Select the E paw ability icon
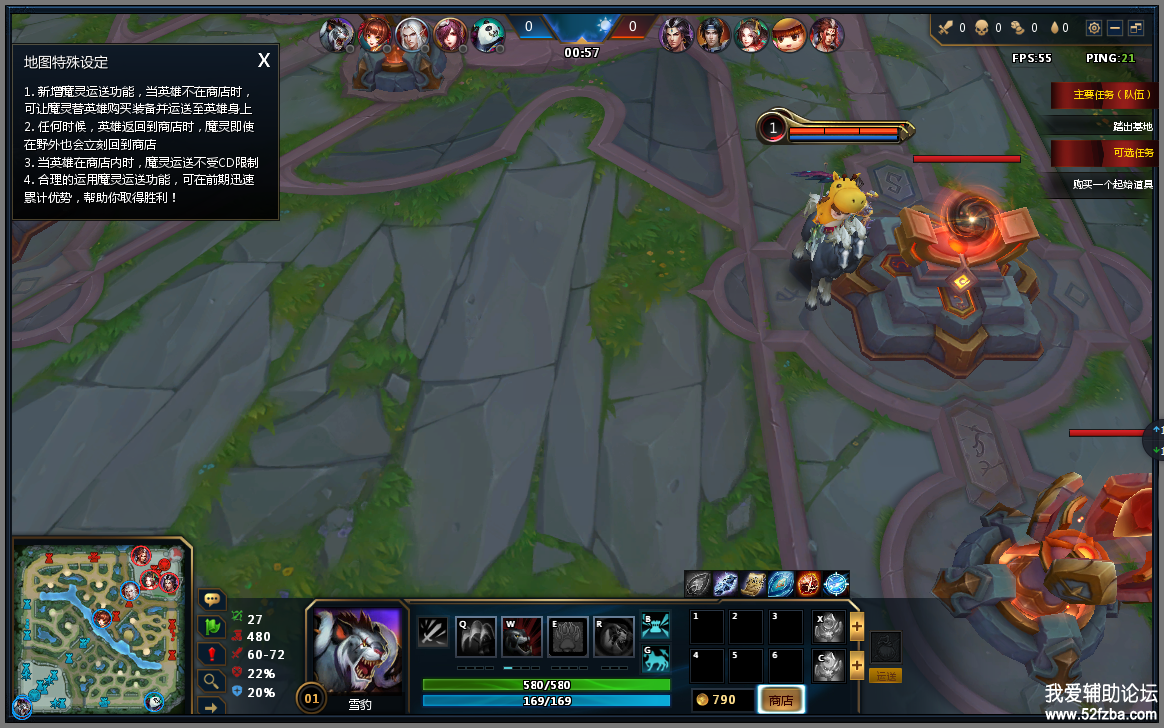 point(568,637)
